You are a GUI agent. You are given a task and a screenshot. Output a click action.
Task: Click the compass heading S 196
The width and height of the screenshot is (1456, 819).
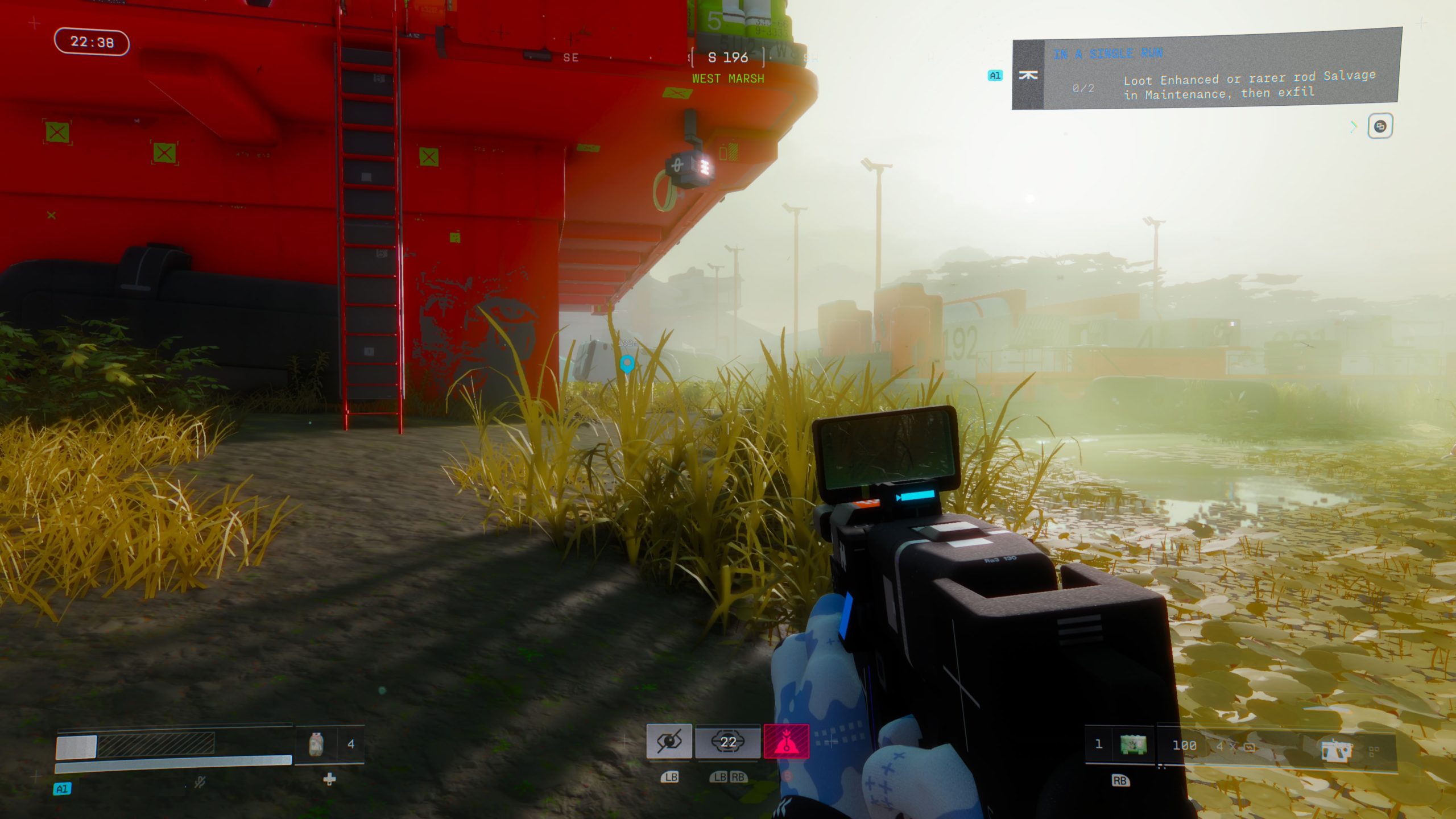[x=727, y=57]
